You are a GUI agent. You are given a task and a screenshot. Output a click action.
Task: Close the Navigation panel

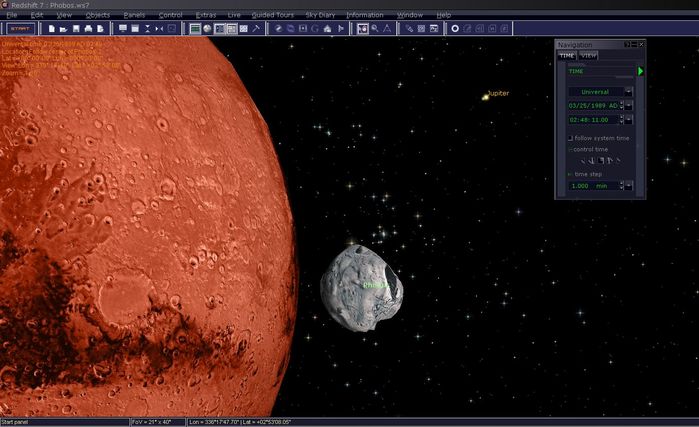(x=641, y=45)
